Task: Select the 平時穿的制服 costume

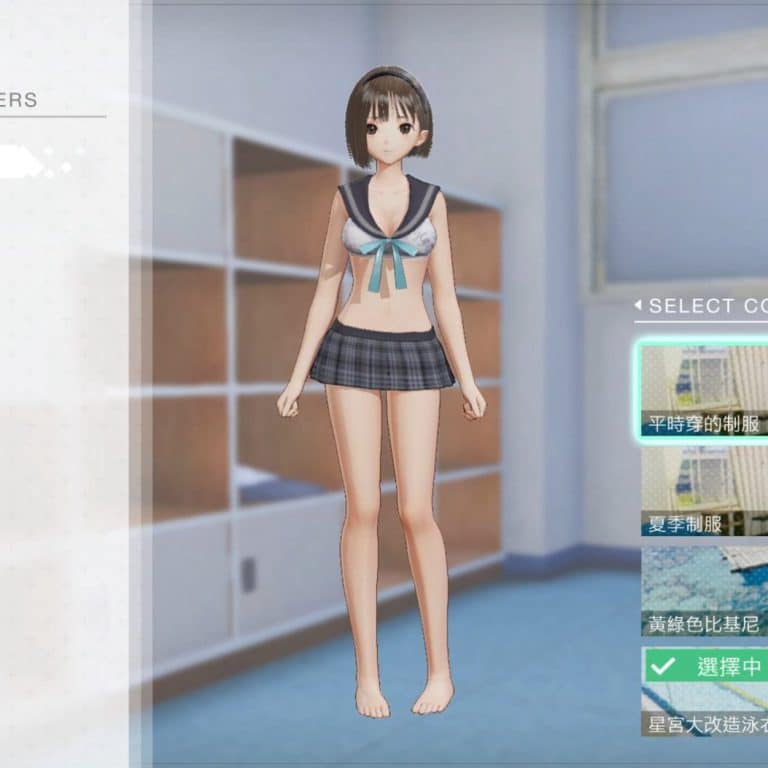Action: [x=704, y=388]
